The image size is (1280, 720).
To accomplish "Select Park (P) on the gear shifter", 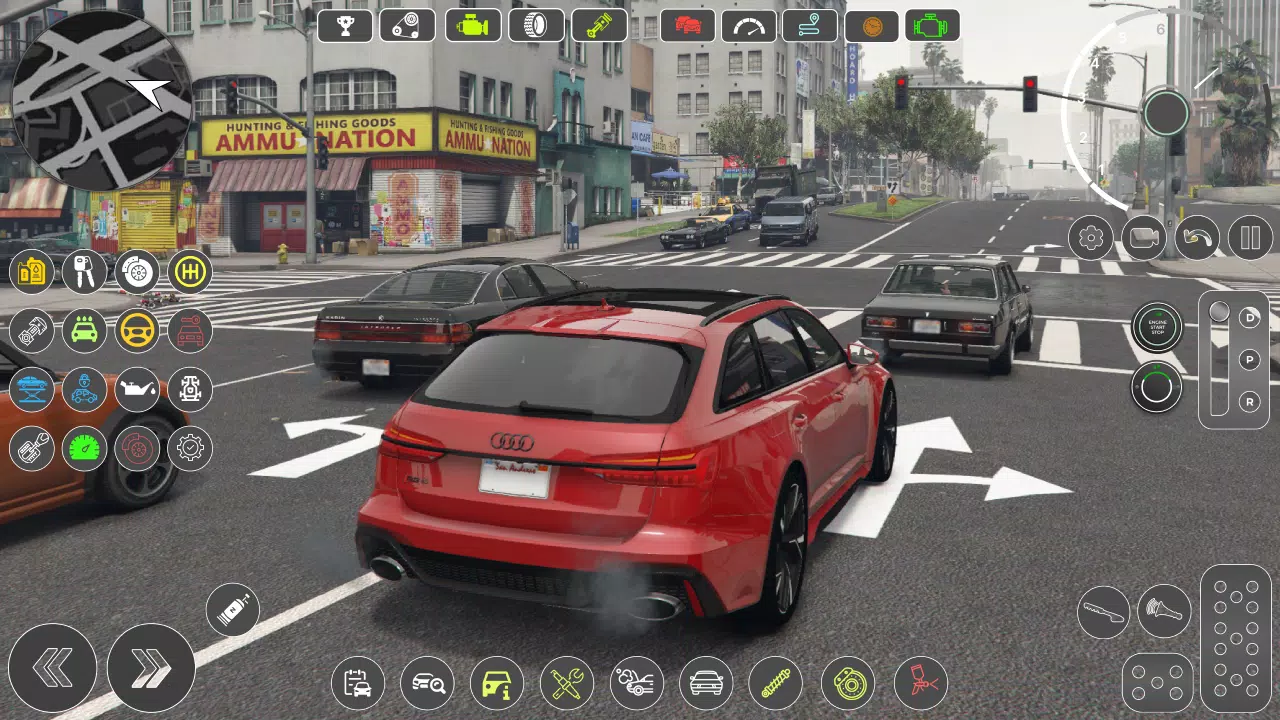I will coord(1248,358).
